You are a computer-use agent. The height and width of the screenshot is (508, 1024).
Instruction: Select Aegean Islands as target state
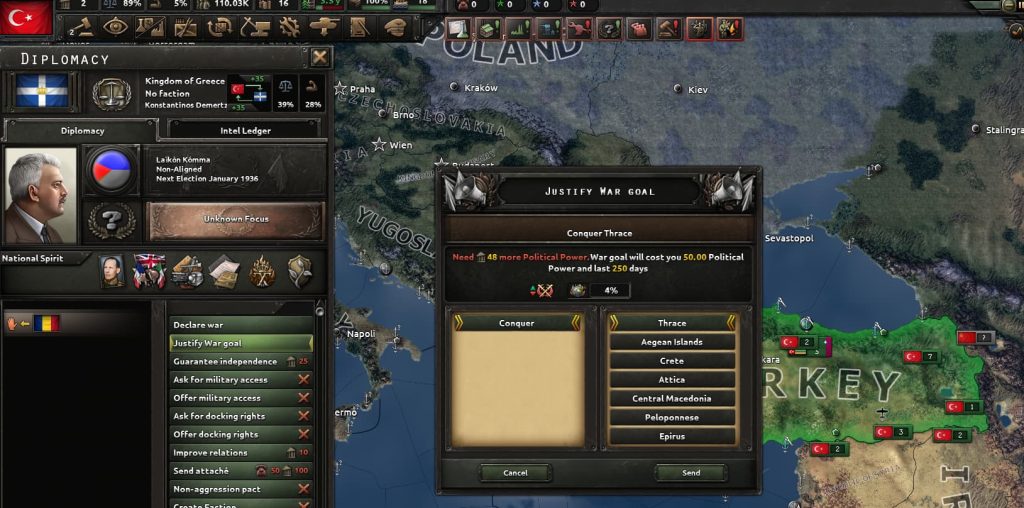pyautogui.click(x=672, y=342)
